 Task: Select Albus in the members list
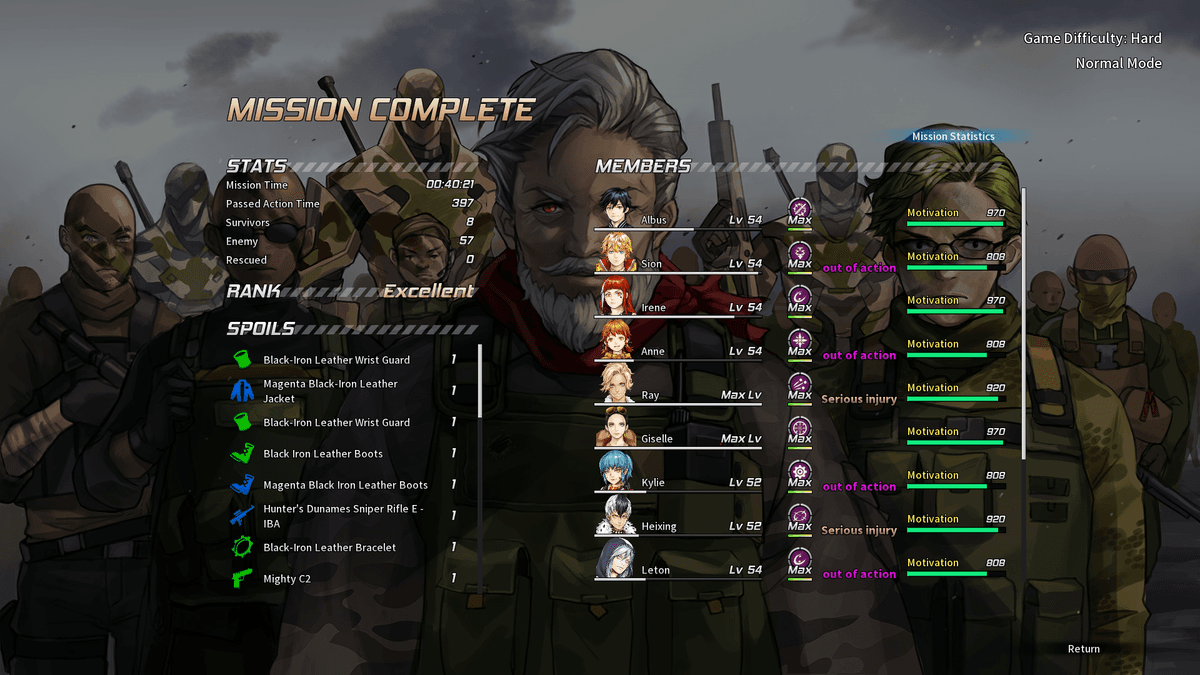tap(679, 220)
